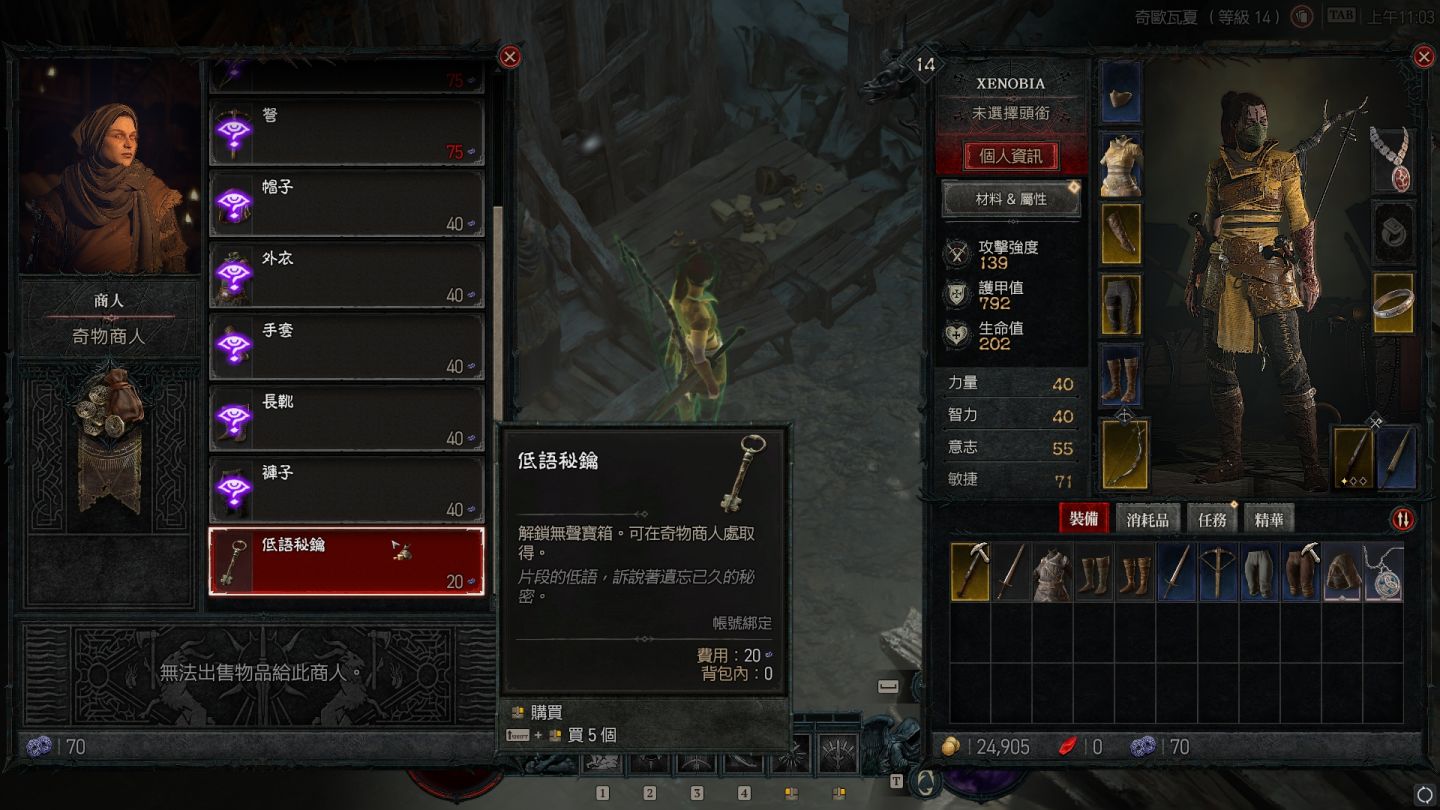Select the blue amulet in the inventory
This screenshot has height=810, width=1440.
[x=1384, y=572]
